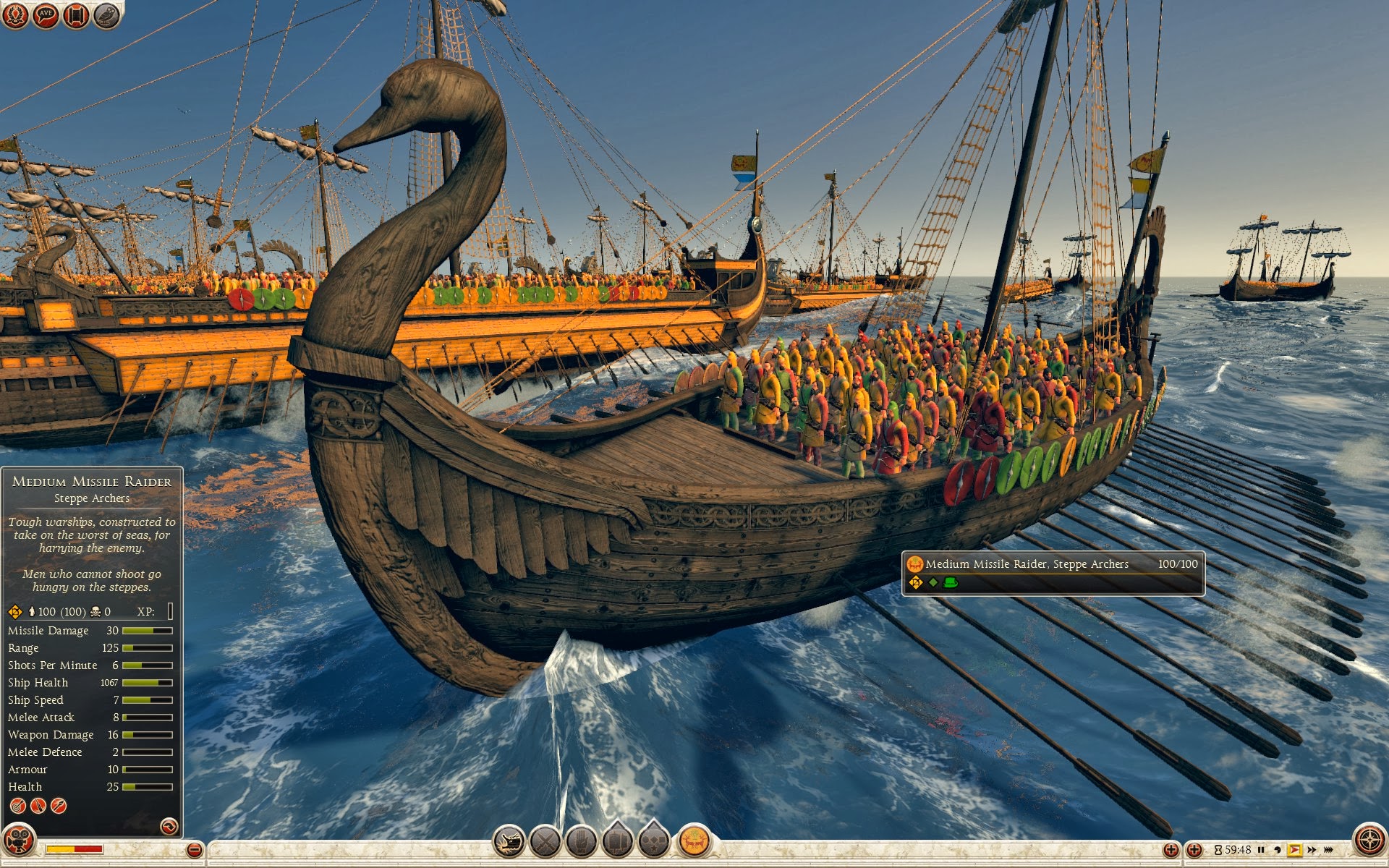Screen dimensions: 1389x868
Task: Open the laurel wreath game menu button
Action: (x=16, y=15)
